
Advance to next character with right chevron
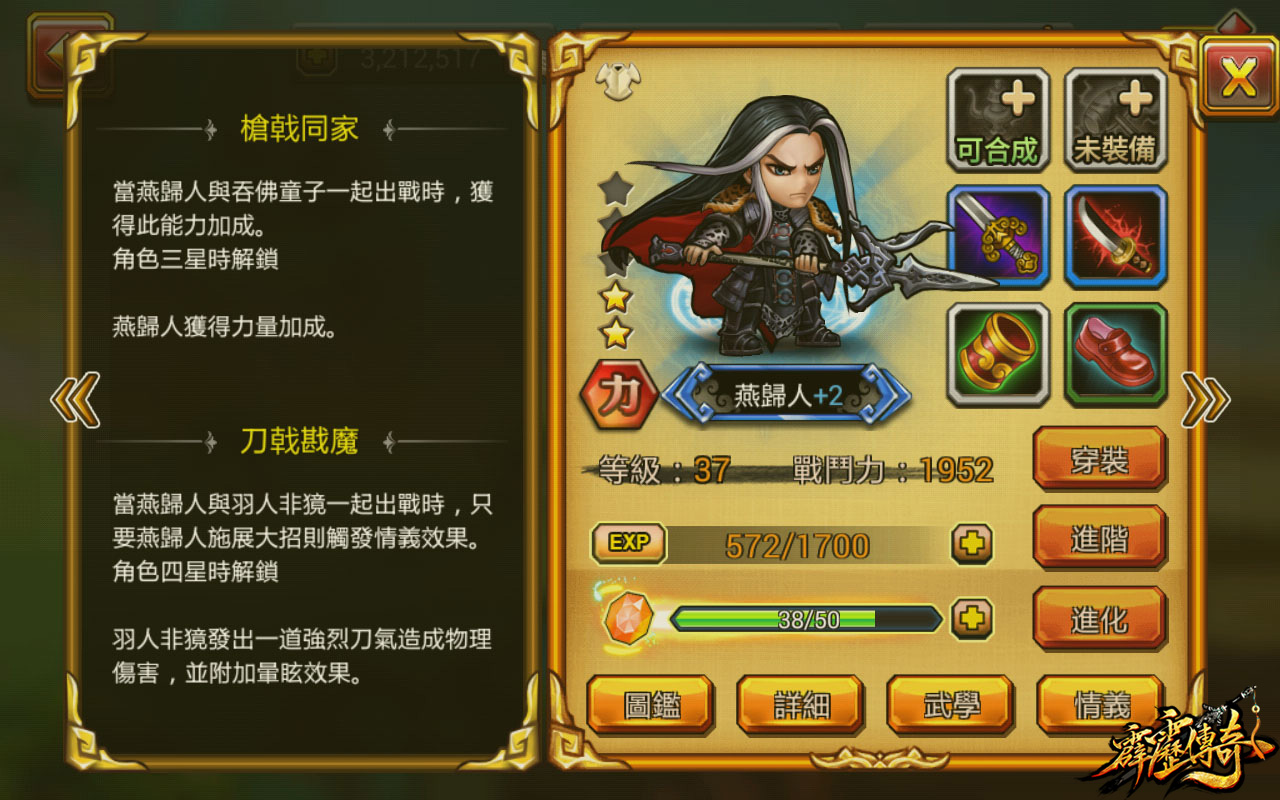(x=1205, y=398)
